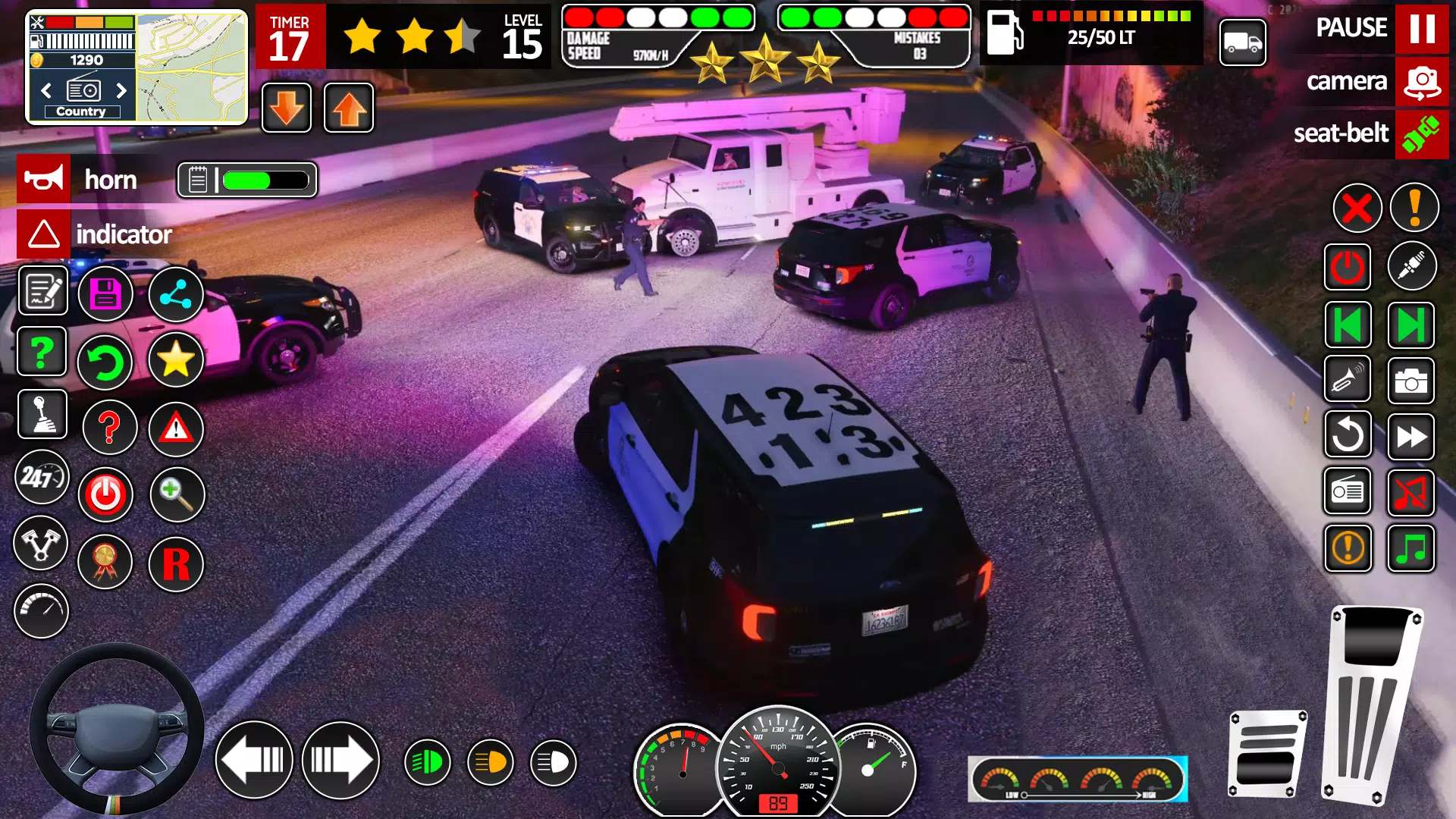
Task: Take a screenshot with the camera icon
Action: [x=1412, y=381]
